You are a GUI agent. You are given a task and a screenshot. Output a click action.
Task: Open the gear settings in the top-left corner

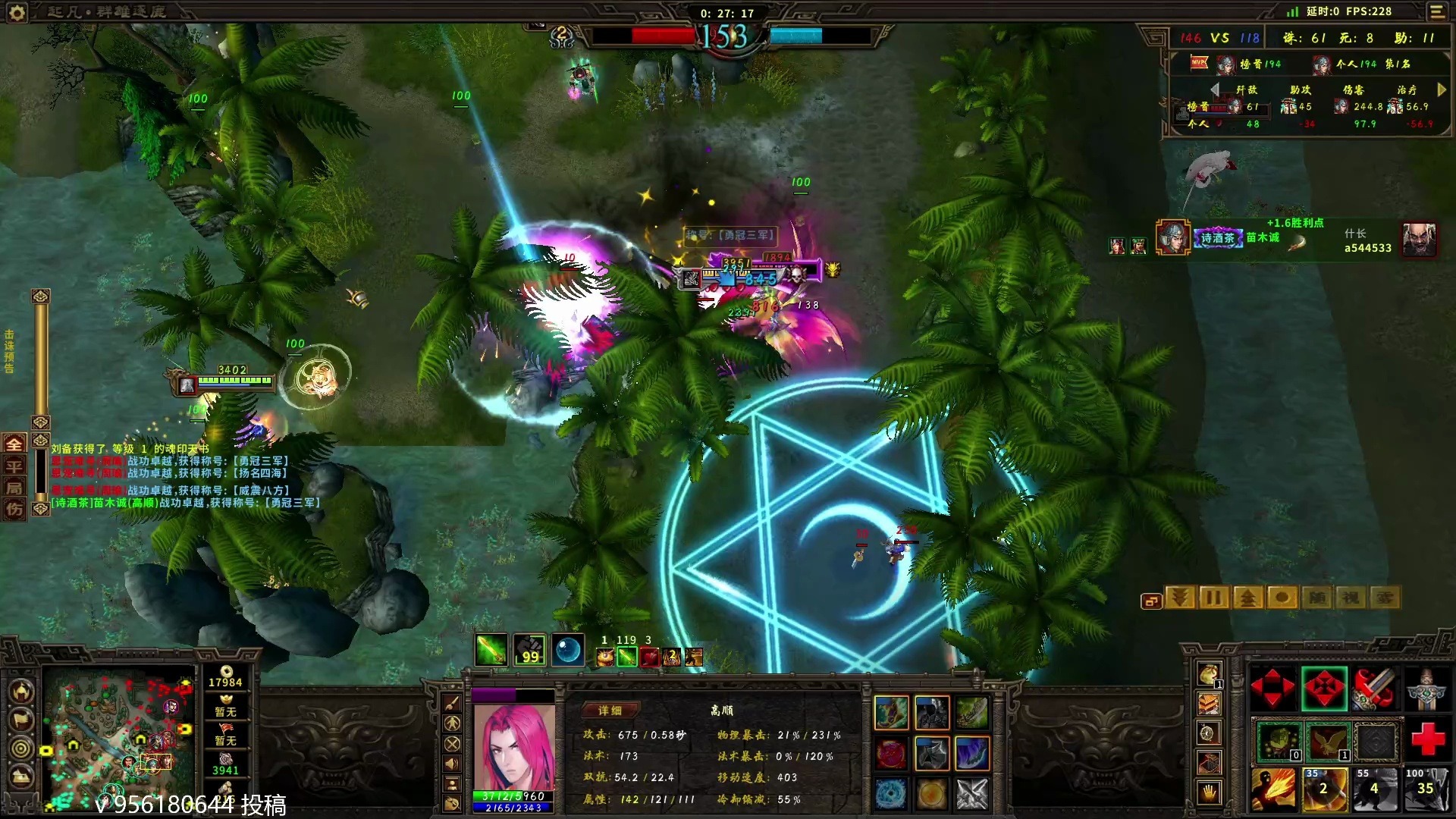click(x=17, y=12)
